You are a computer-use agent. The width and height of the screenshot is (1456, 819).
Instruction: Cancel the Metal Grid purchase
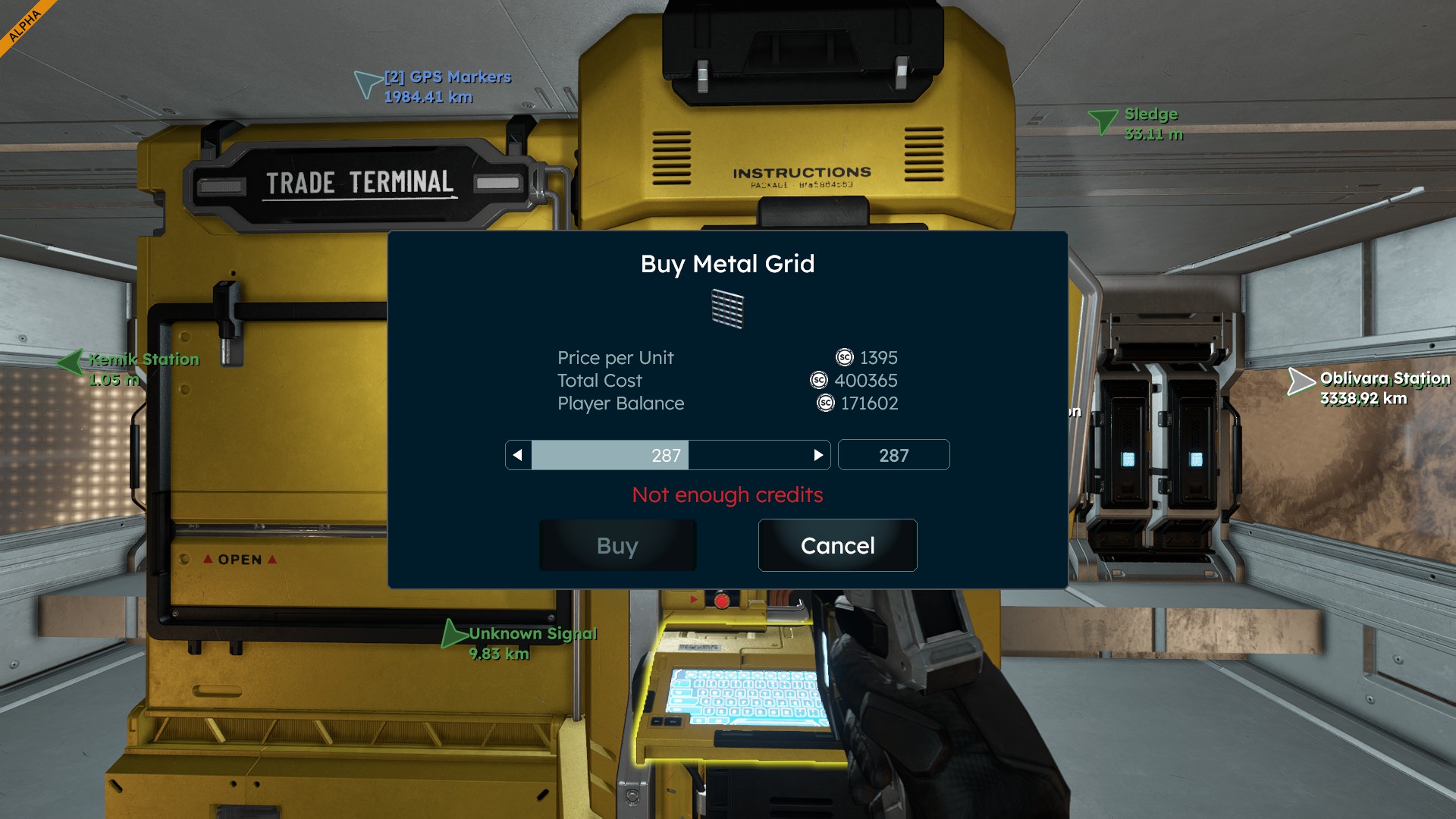pos(837,545)
